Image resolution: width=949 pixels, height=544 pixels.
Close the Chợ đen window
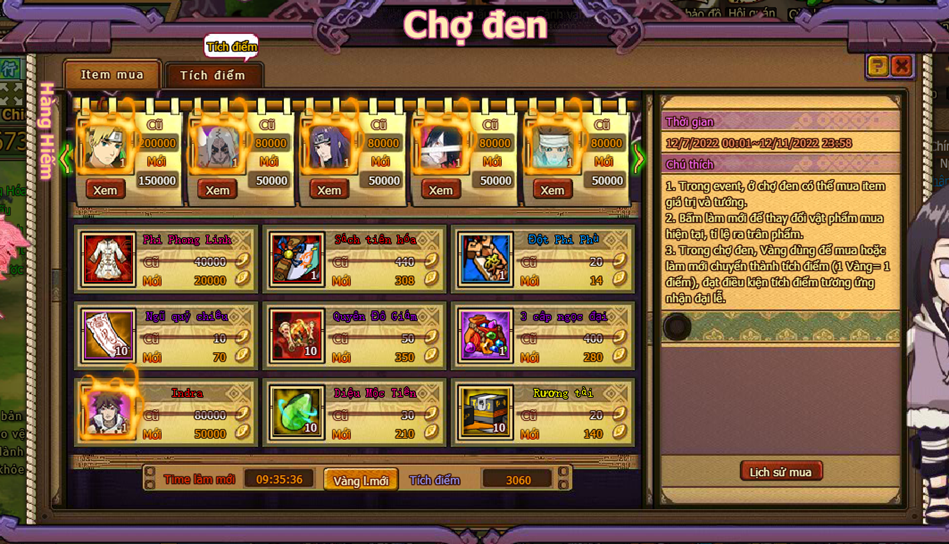(901, 66)
